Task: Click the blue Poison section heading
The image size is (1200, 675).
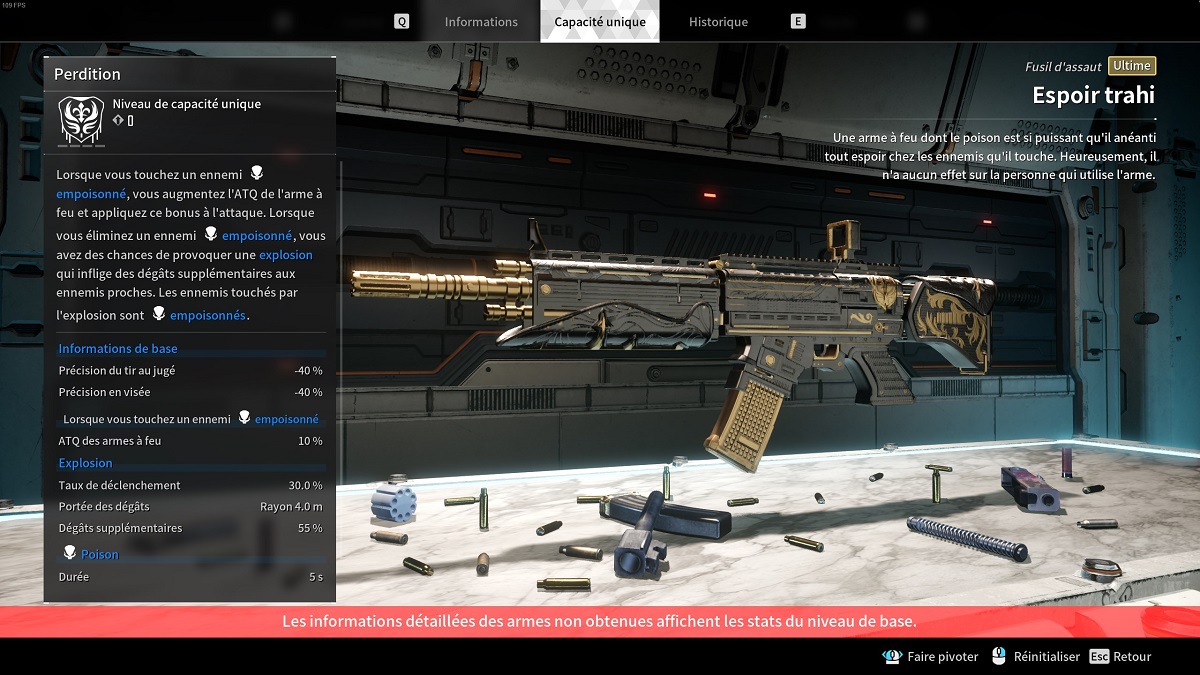Action: (99, 554)
